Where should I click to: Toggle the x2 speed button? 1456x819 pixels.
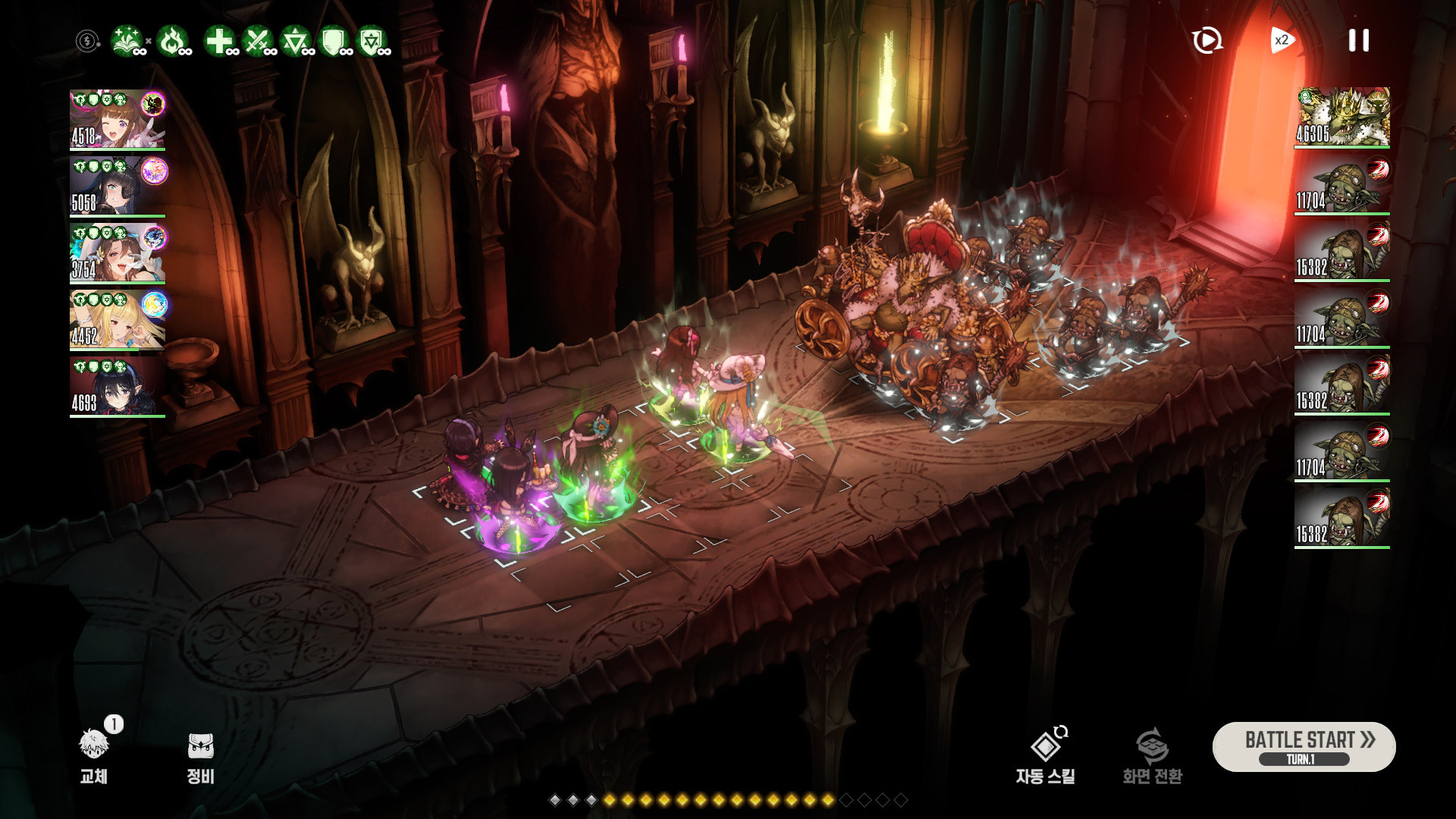pos(1282,40)
